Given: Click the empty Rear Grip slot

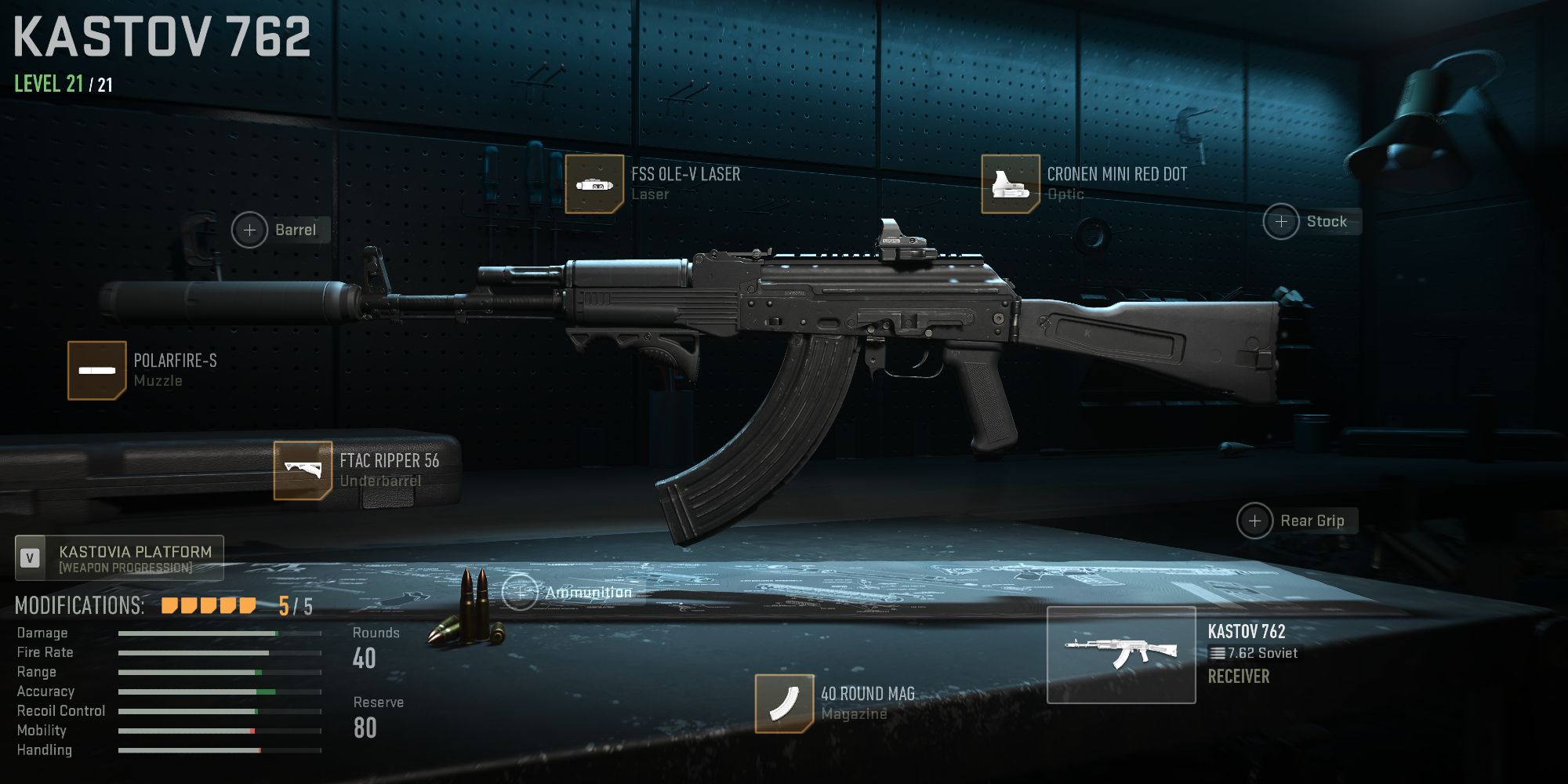Looking at the screenshot, I should coord(1255,520).
